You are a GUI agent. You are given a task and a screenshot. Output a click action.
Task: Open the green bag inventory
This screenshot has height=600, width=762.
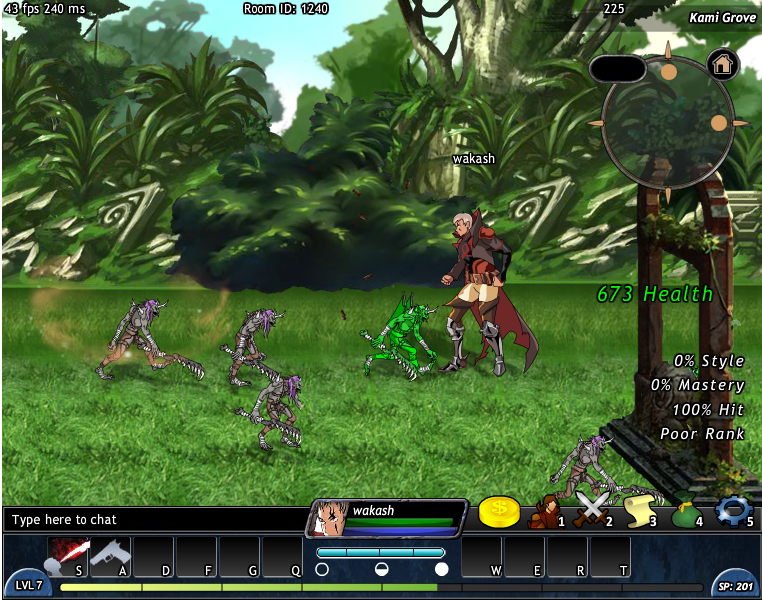[685, 514]
